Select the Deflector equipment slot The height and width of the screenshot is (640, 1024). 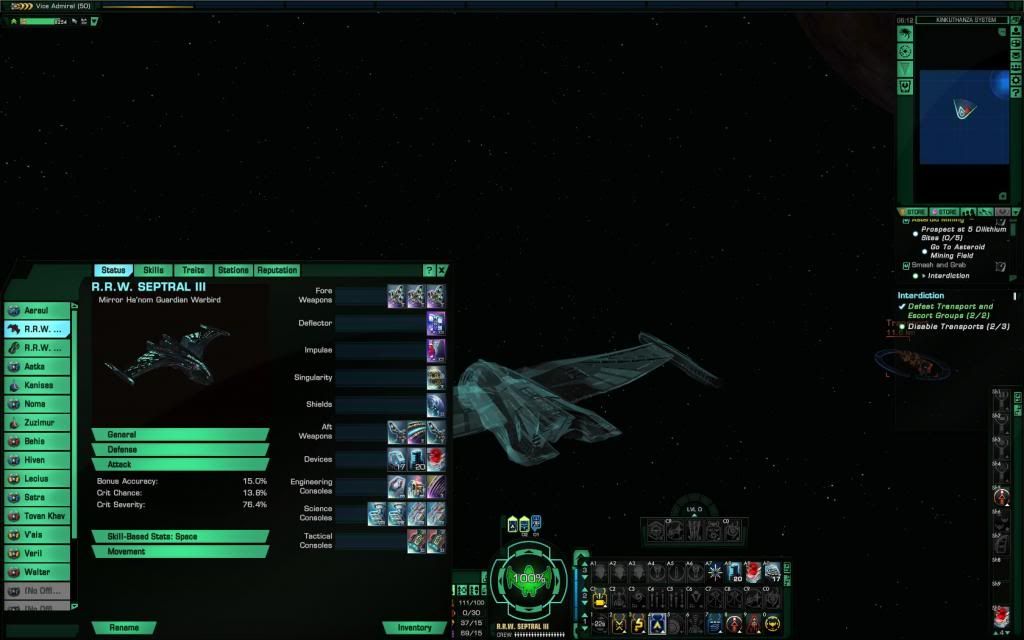pyautogui.click(x=436, y=323)
